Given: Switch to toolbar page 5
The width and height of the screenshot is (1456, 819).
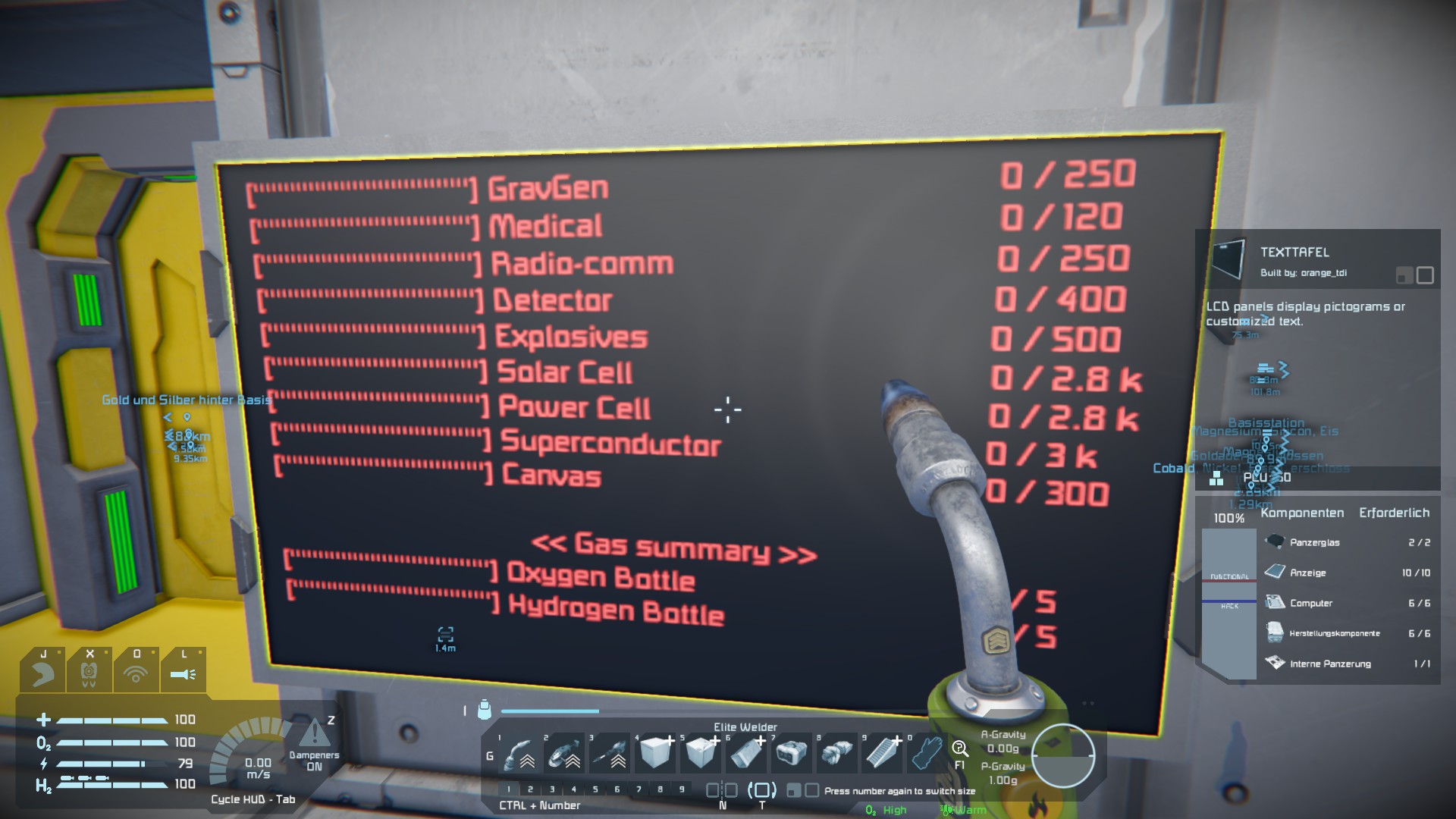Looking at the screenshot, I should pyautogui.click(x=595, y=789).
